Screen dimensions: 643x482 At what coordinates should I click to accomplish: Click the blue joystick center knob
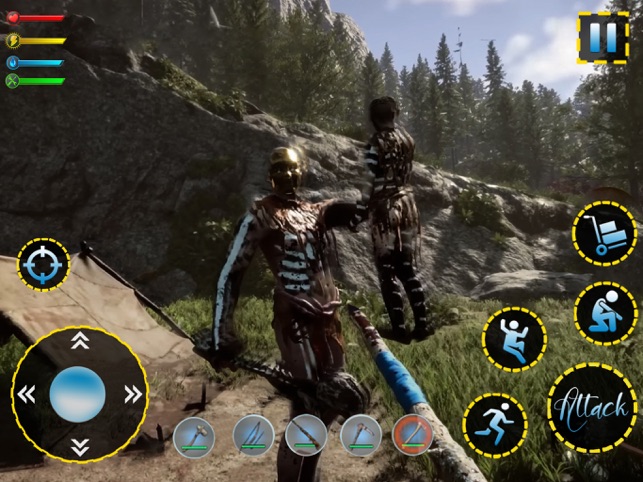(78, 393)
